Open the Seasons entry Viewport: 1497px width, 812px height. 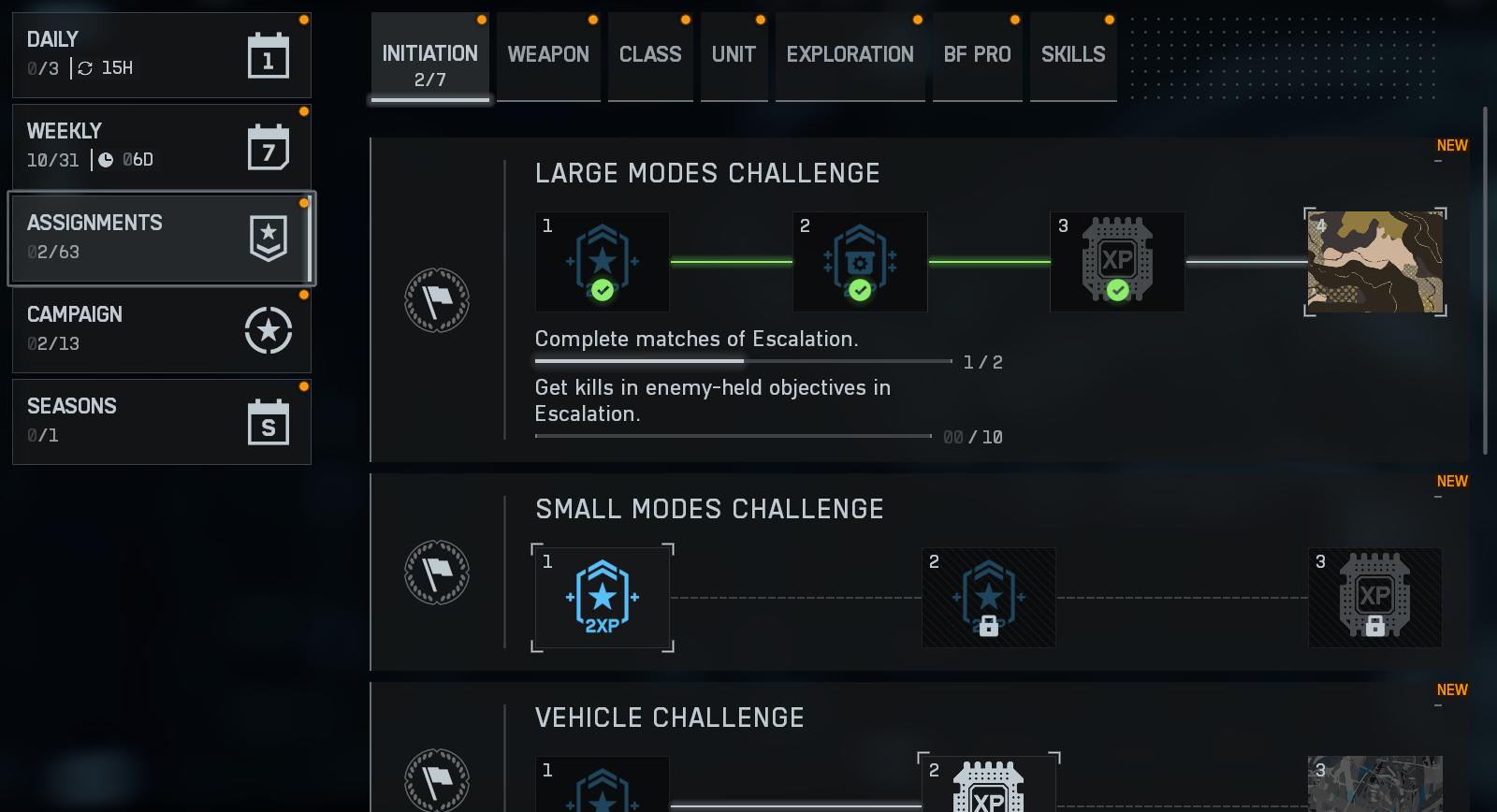coord(161,422)
